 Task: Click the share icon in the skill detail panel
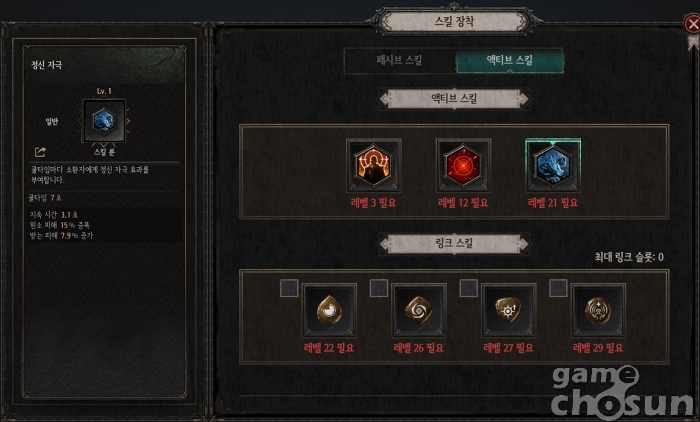point(40,152)
